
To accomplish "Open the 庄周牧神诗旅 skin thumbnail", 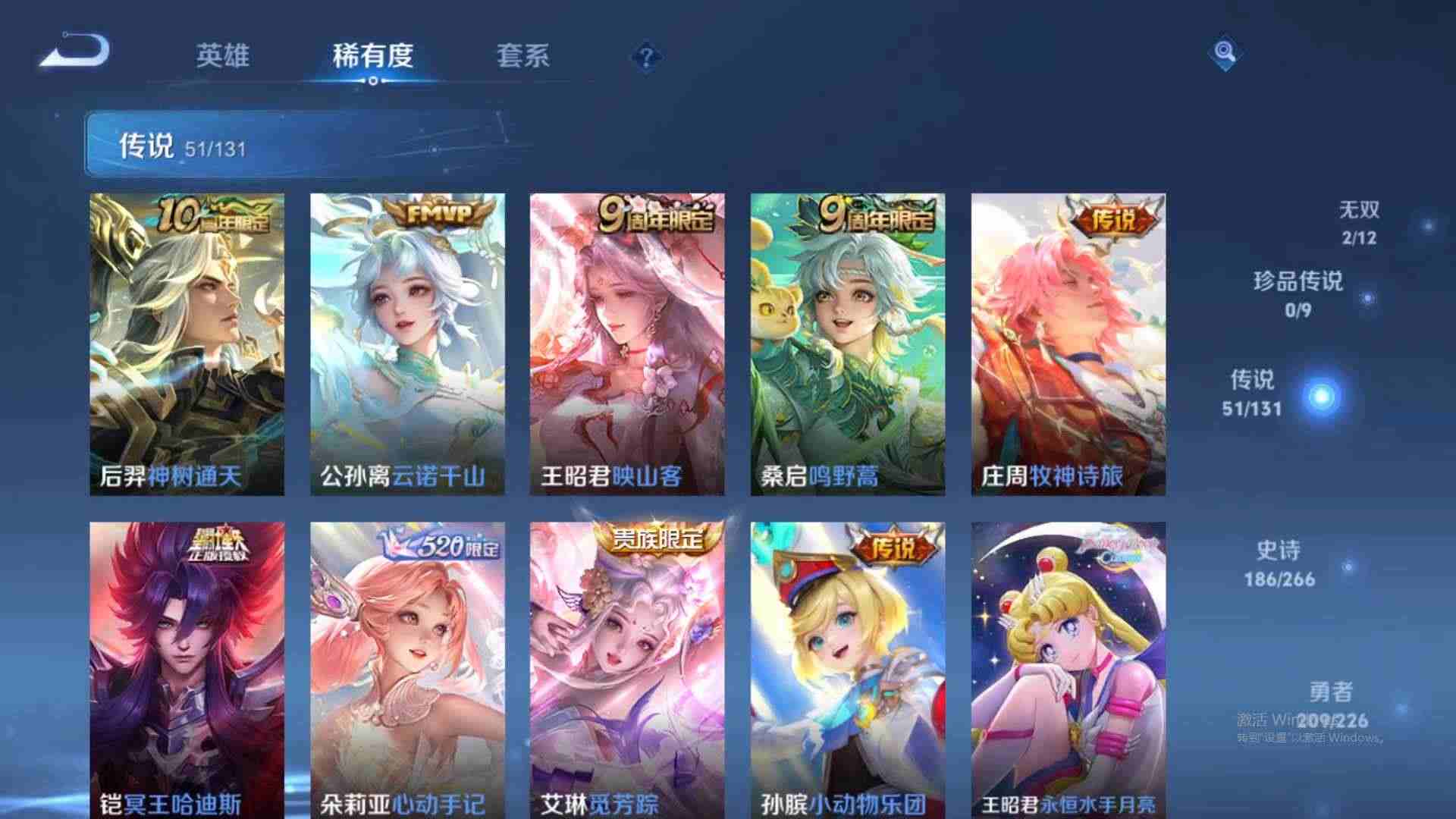I will pyautogui.click(x=1072, y=341).
